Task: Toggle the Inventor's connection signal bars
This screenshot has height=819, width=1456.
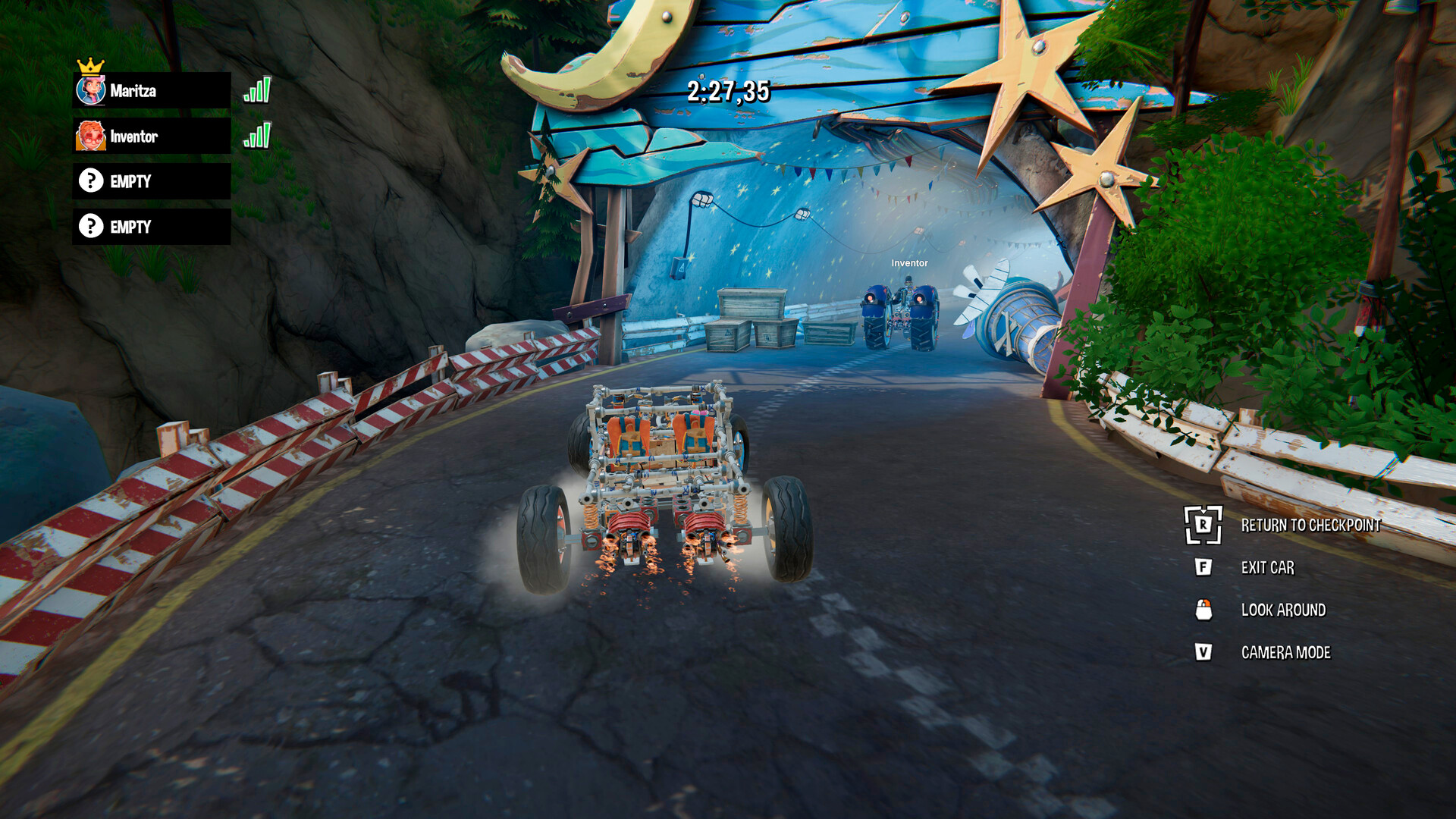Action: coord(257,136)
